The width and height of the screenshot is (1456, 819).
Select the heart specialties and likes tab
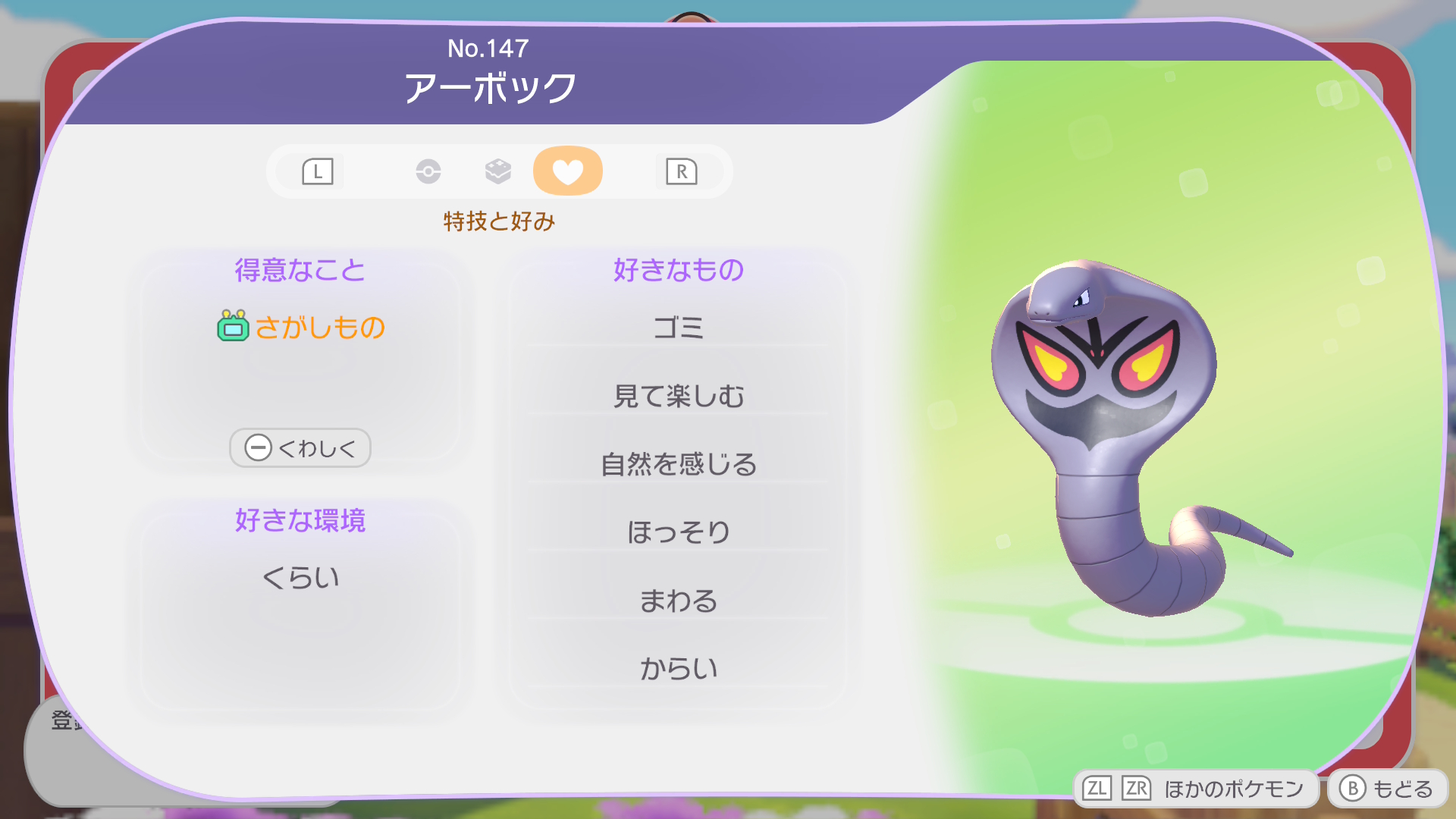pyautogui.click(x=567, y=171)
